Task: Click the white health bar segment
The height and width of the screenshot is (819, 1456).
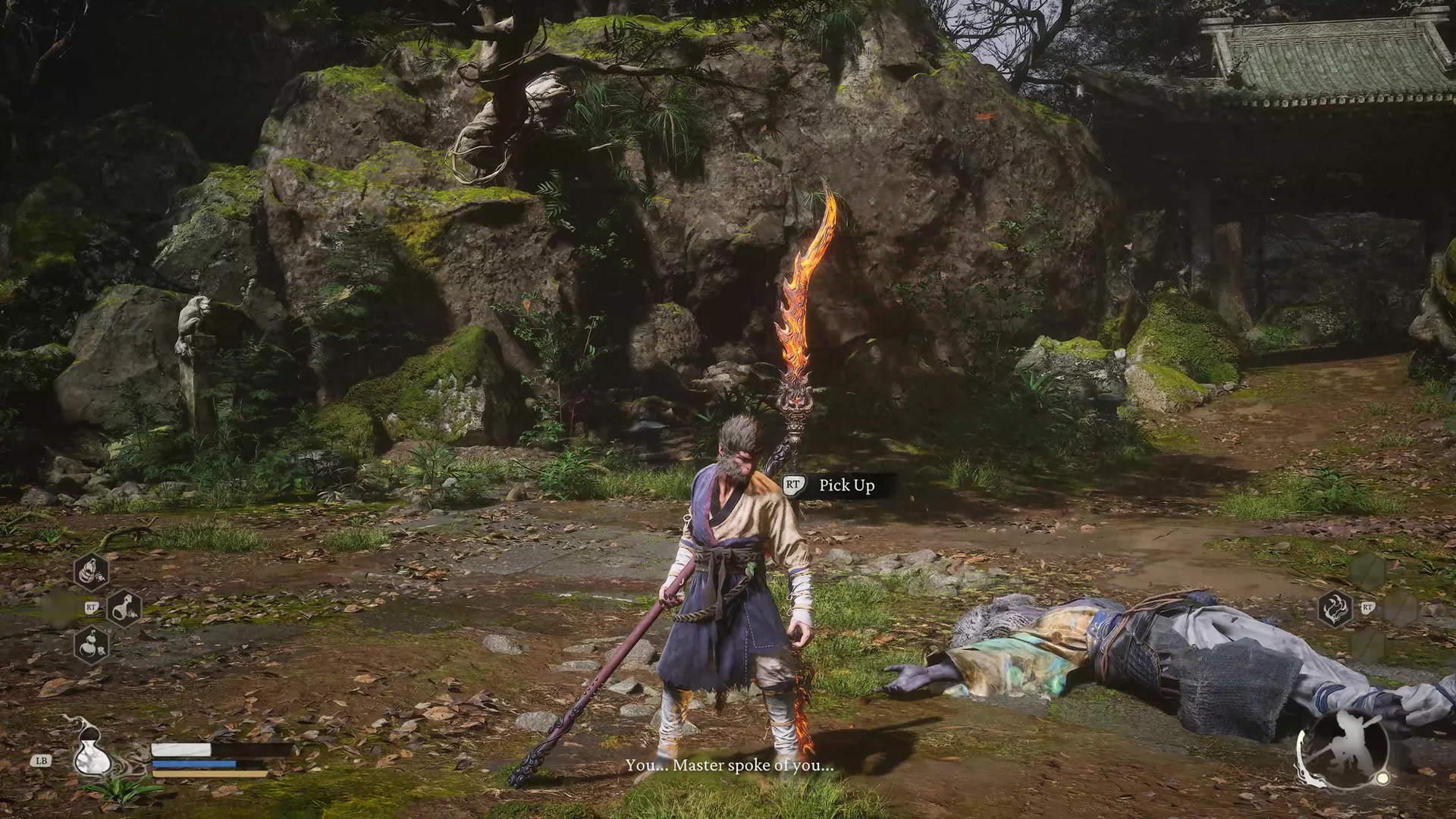Action: [x=180, y=749]
